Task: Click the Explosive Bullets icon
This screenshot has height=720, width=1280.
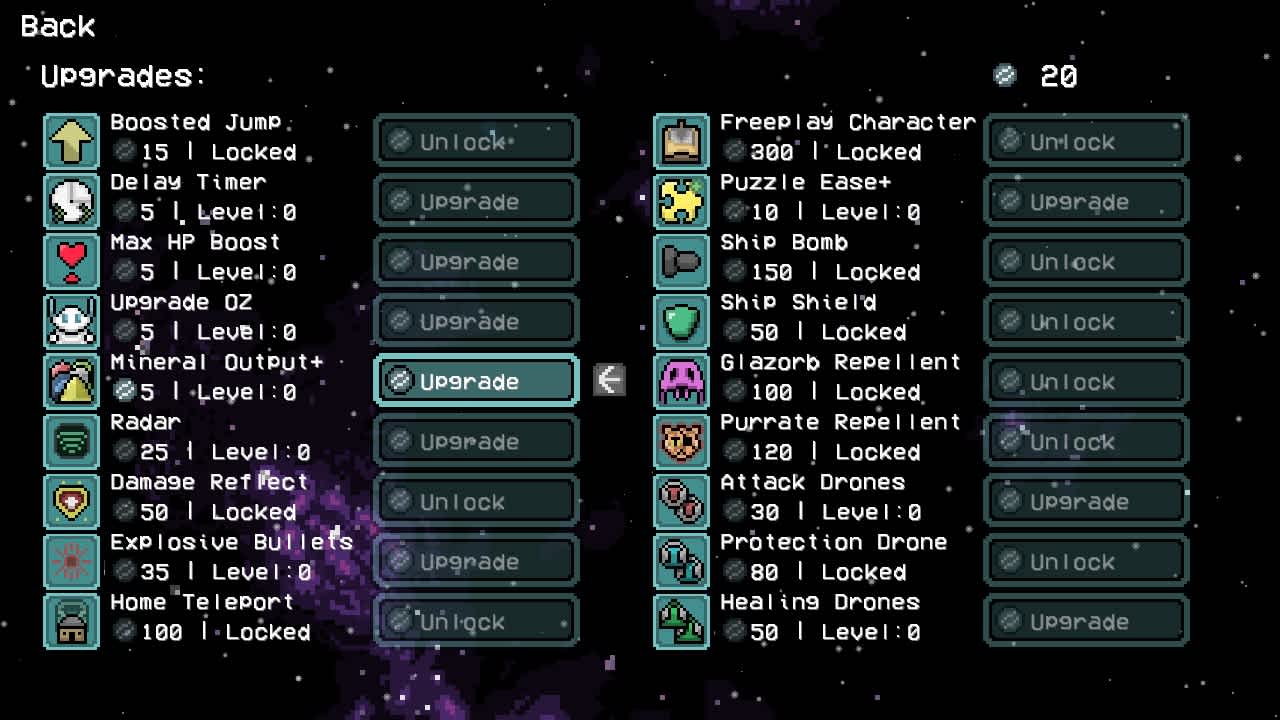Action: [x=71, y=561]
